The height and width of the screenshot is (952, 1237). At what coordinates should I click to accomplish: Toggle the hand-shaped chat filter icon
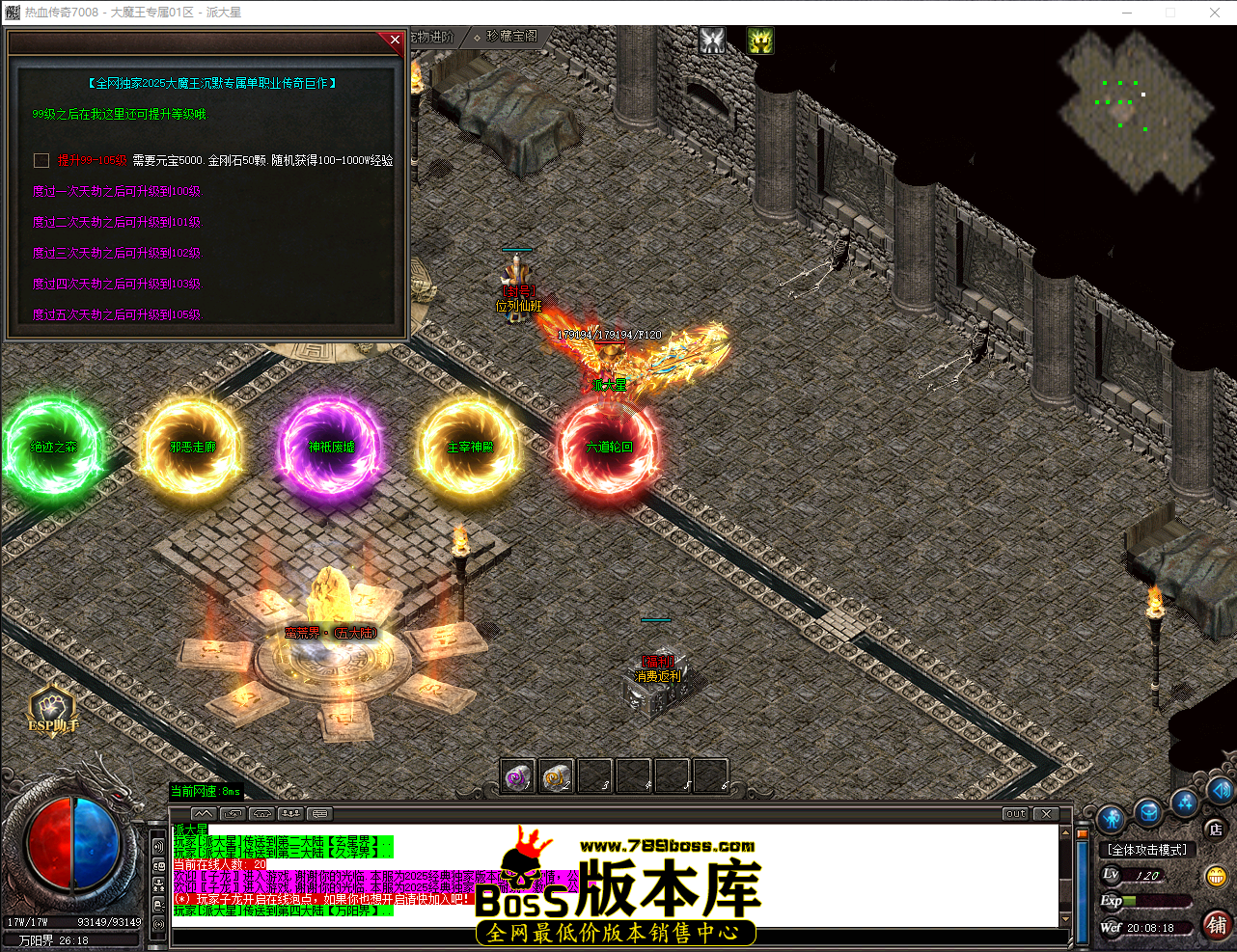[261, 813]
